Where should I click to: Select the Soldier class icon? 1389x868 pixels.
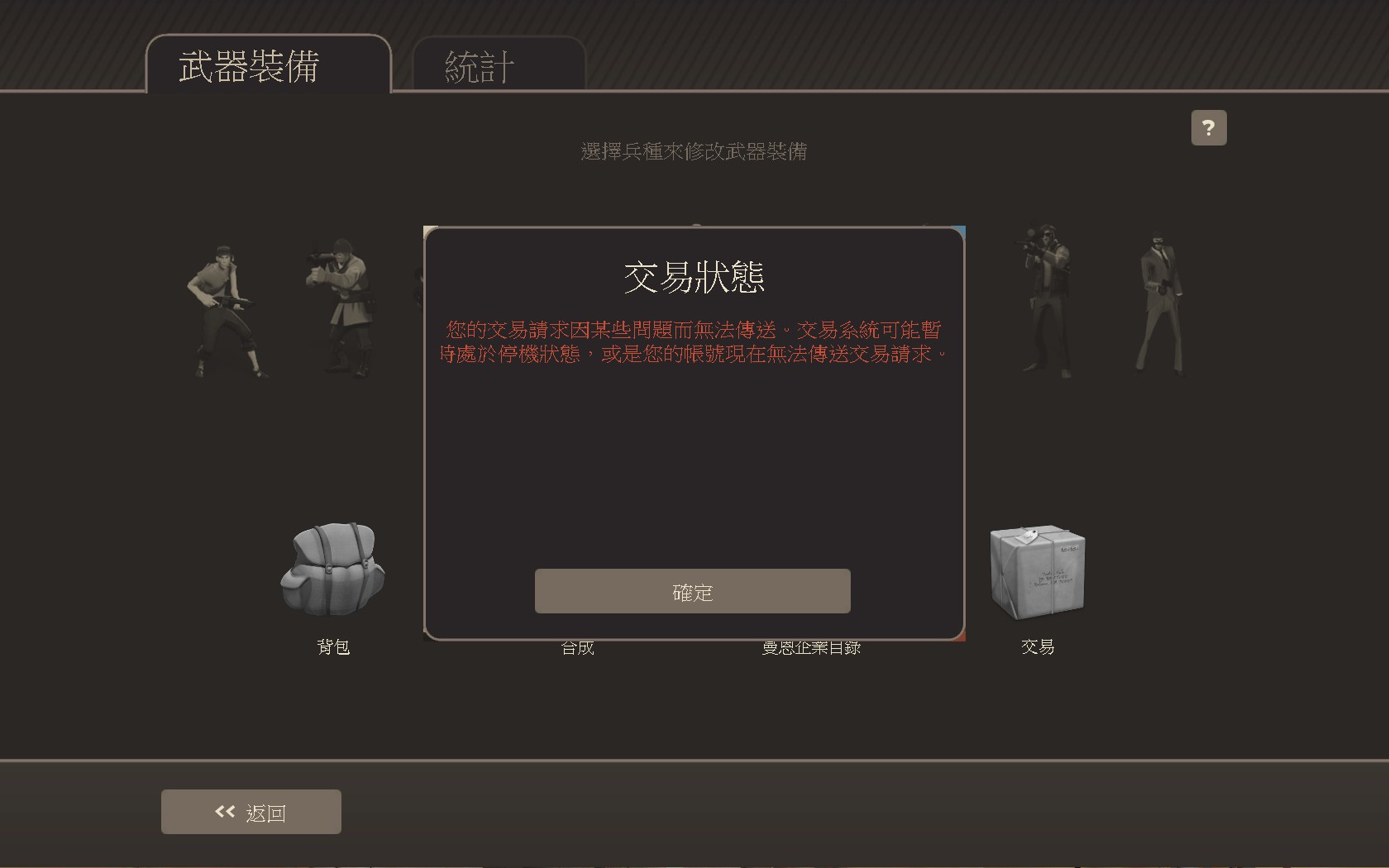(x=339, y=306)
